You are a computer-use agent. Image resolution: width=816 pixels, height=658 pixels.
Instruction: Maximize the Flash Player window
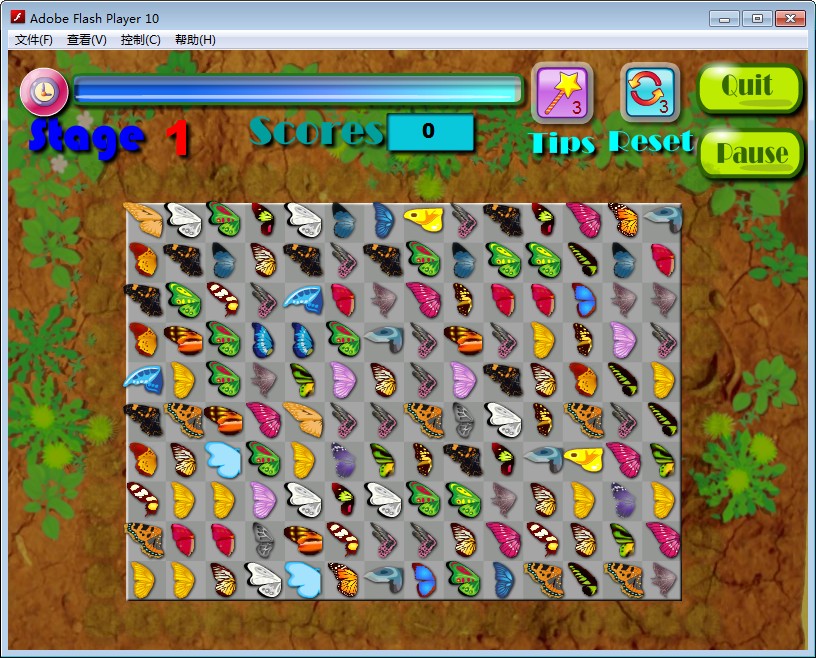(756, 18)
